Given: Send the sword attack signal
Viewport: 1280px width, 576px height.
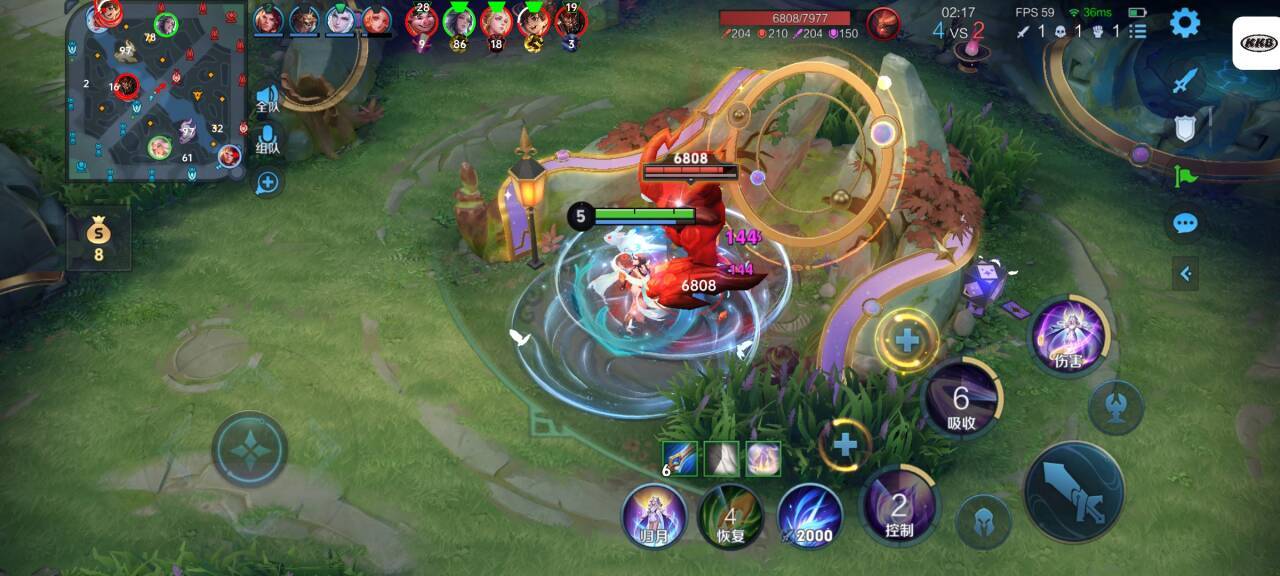Looking at the screenshot, I should (x=1185, y=80).
